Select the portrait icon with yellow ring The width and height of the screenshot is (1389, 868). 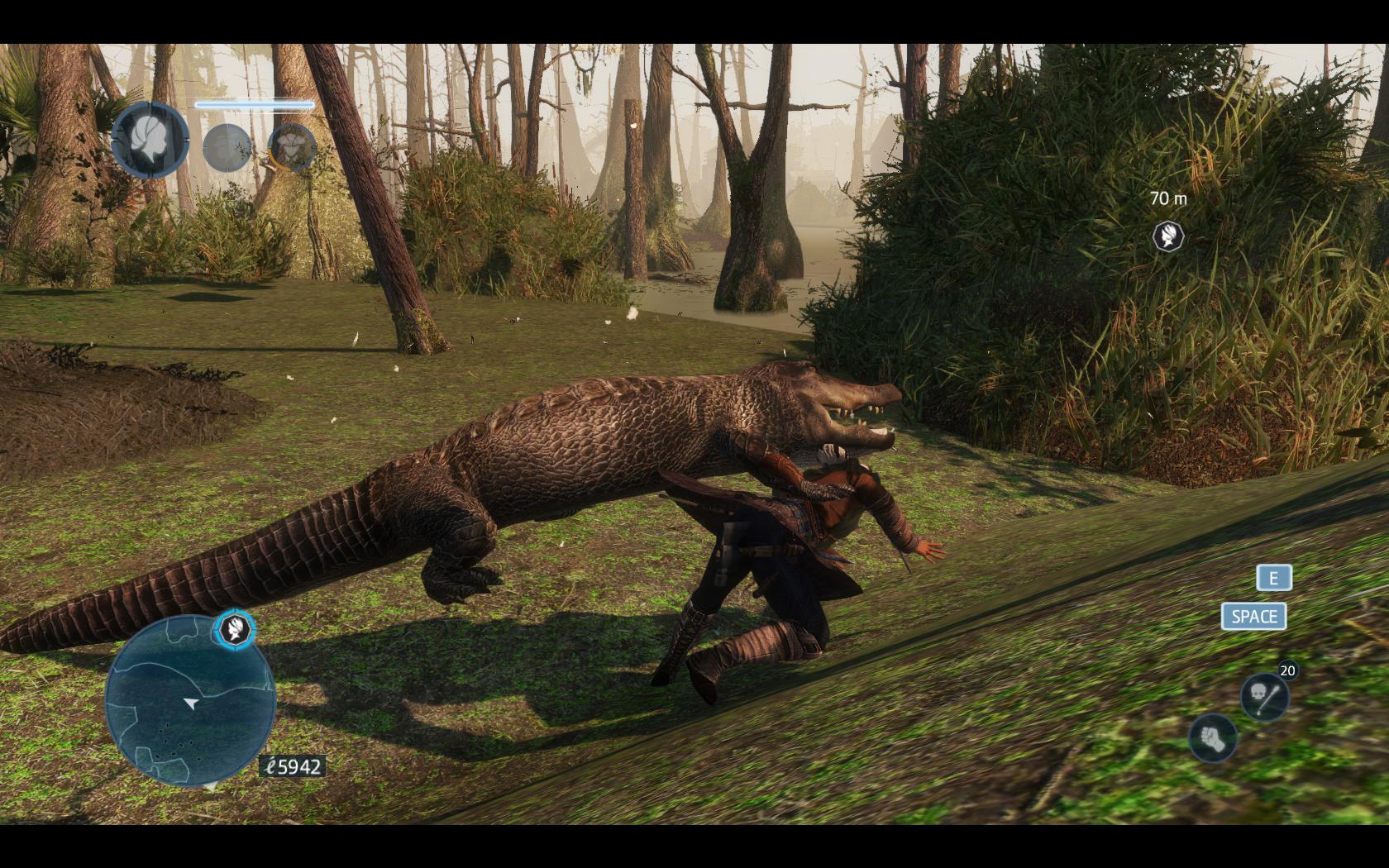[292, 147]
